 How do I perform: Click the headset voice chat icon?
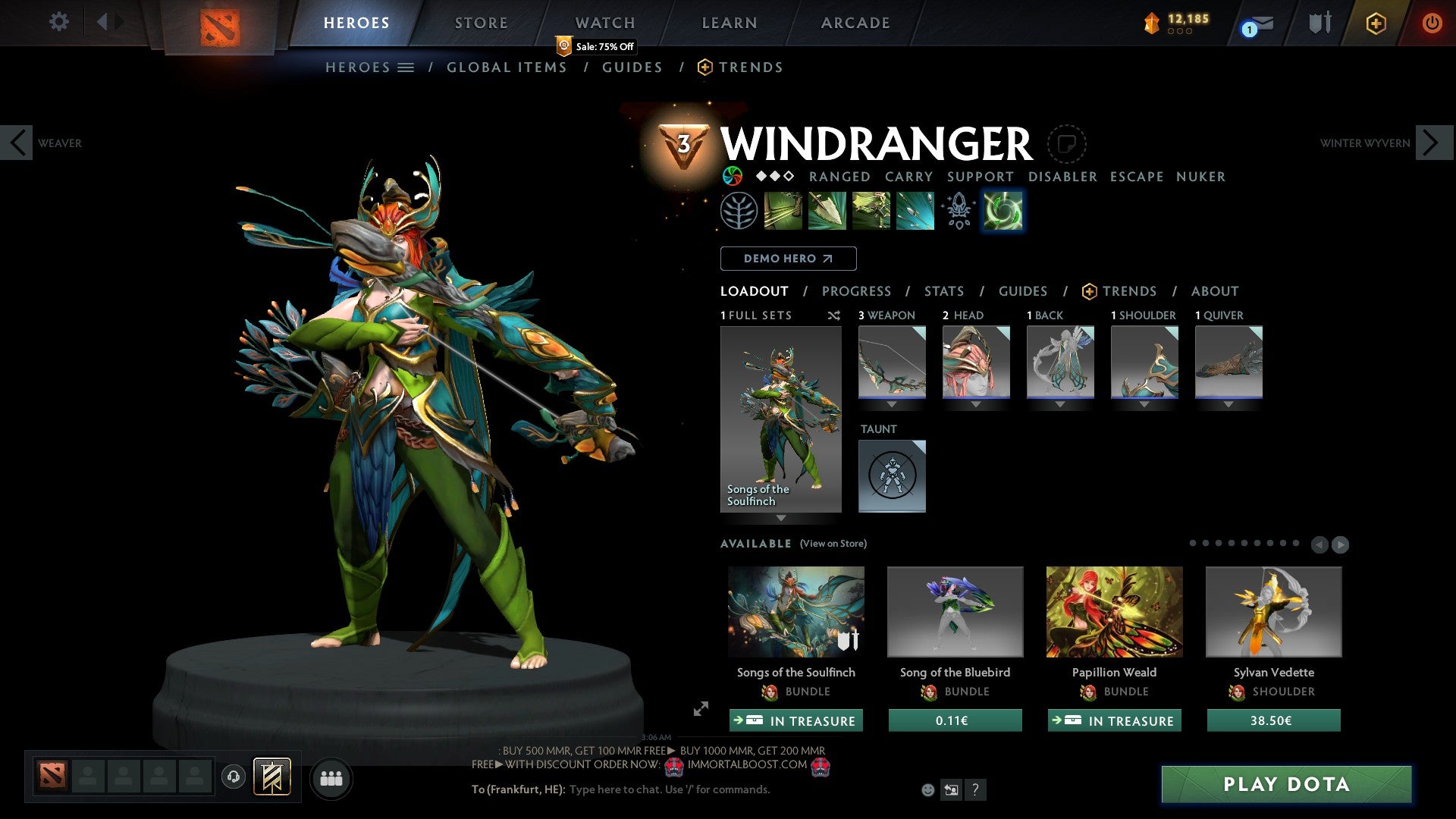click(x=234, y=778)
